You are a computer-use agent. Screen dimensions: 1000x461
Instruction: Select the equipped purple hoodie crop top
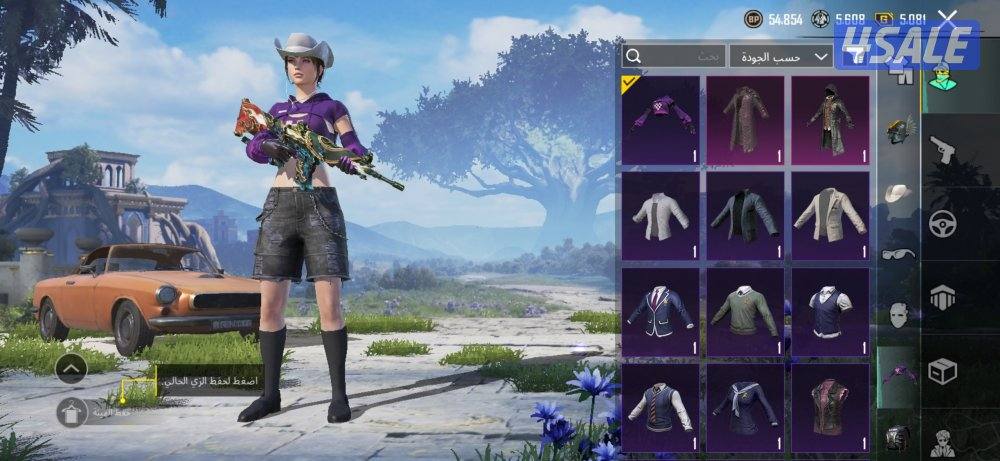[x=660, y=119]
